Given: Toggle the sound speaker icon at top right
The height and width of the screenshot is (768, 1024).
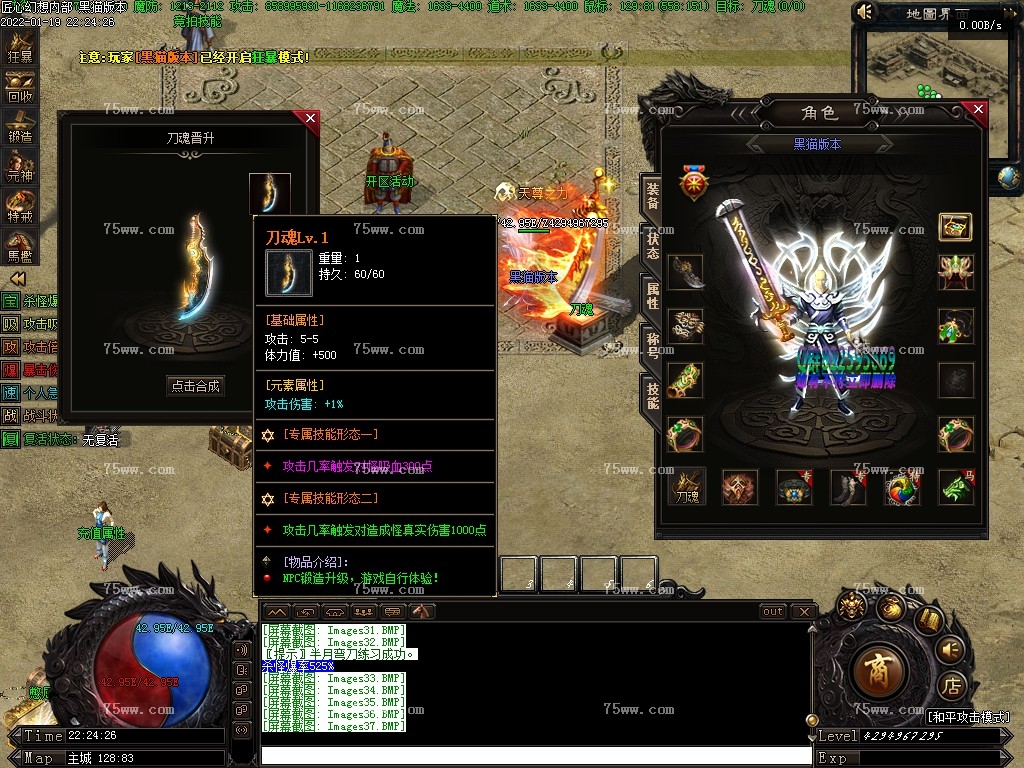Looking at the screenshot, I should [x=866, y=12].
